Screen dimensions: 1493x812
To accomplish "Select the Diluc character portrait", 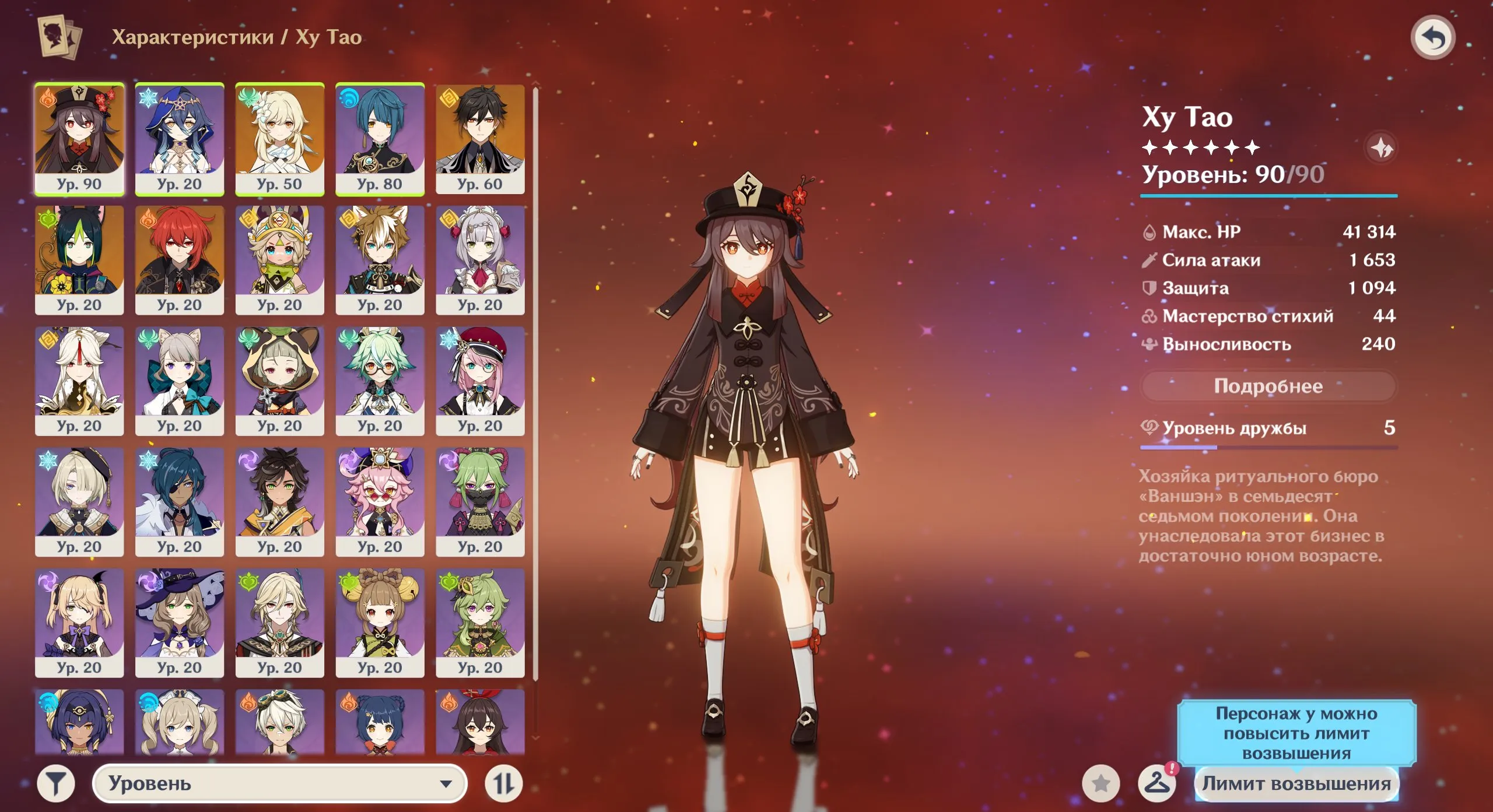I will tap(180, 259).
